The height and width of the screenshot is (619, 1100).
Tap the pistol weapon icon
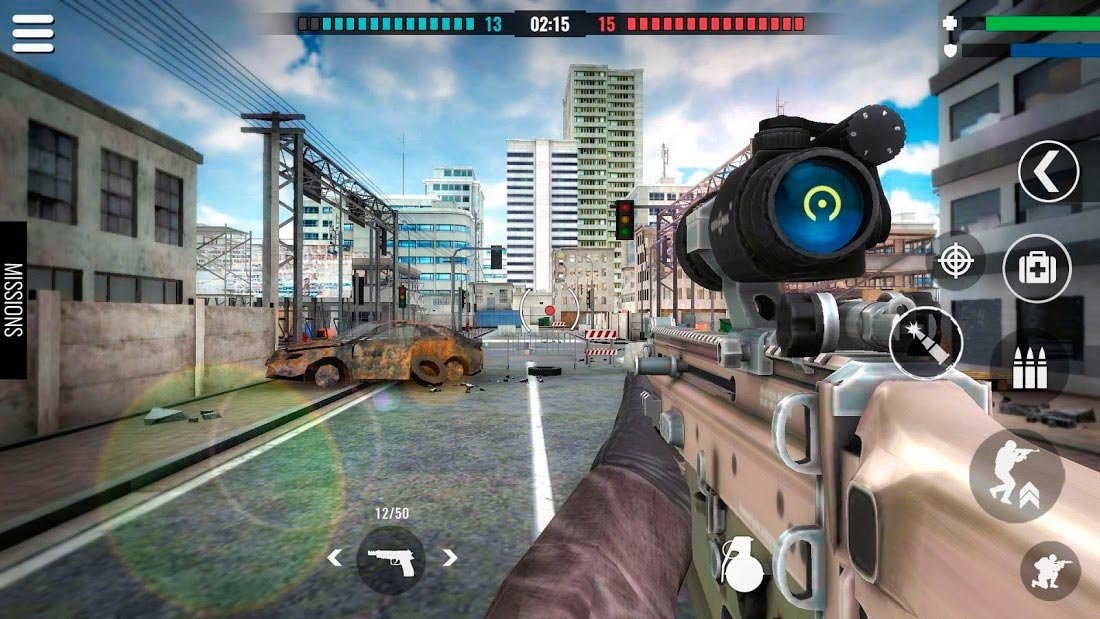[390, 559]
